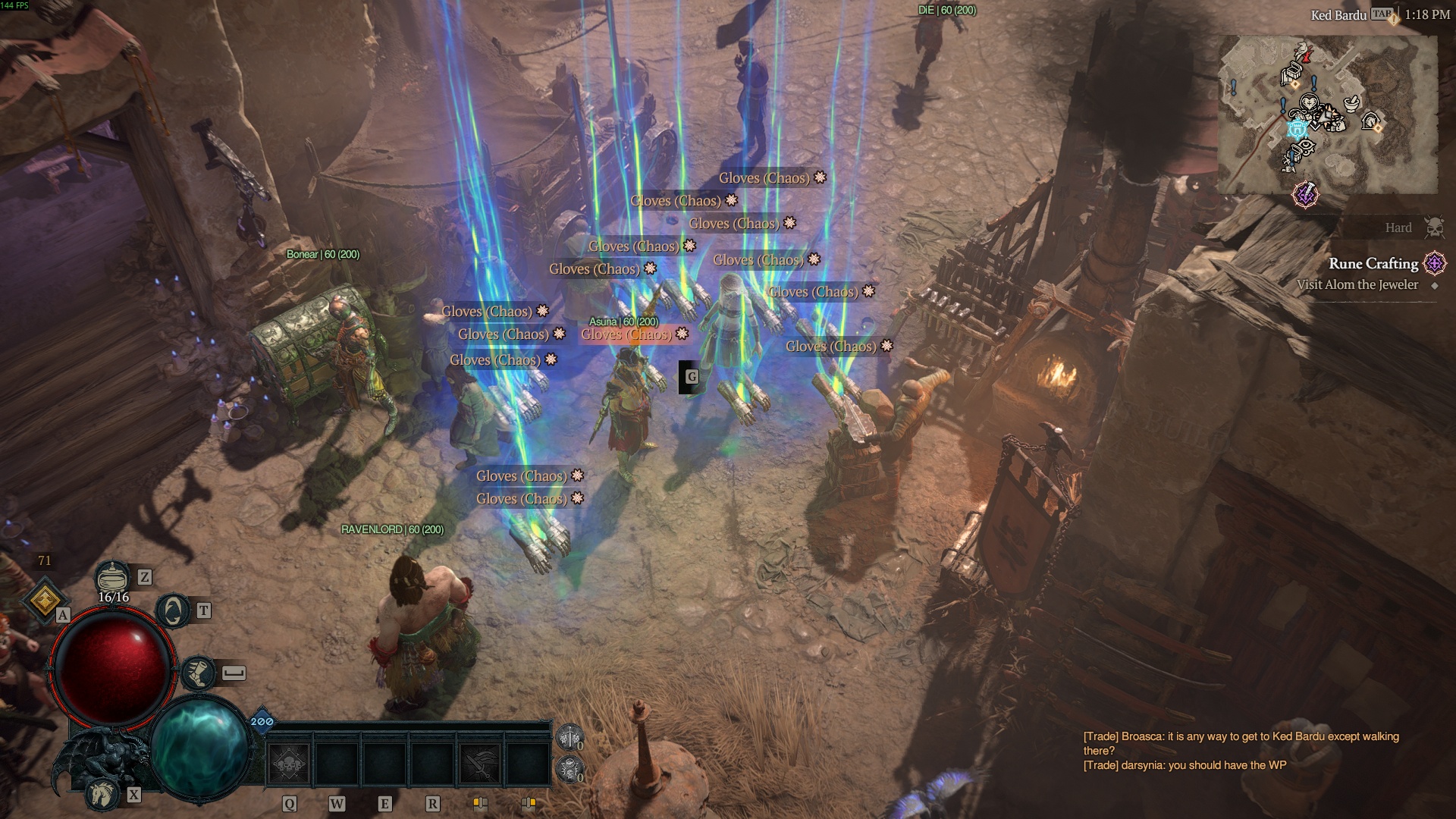
Task: Click the blue waypoint icon on the minimap
Action: point(1297,130)
